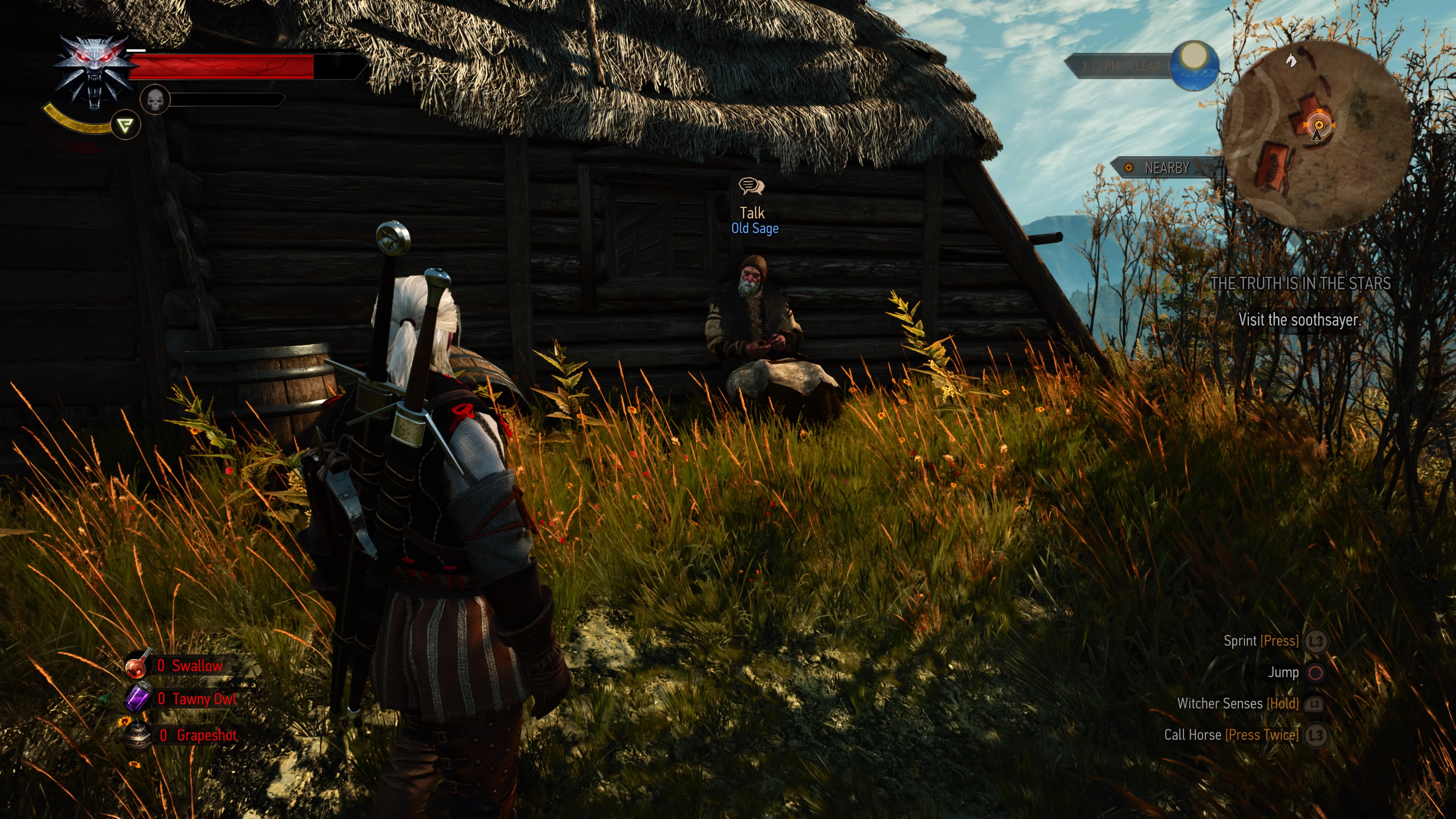Click the speech bubble Talk icon
This screenshot has width=1456, height=819.
[x=752, y=187]
